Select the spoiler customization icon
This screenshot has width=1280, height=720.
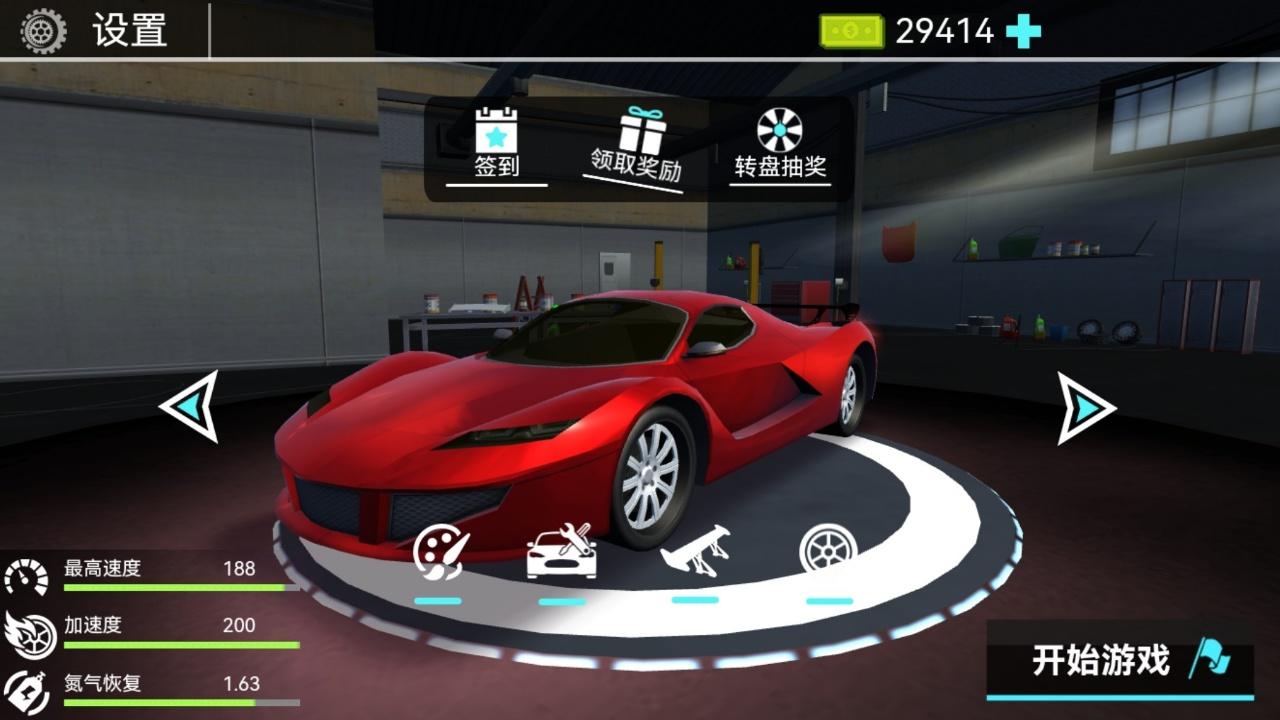pyautogui.click(x=695, y=552)
